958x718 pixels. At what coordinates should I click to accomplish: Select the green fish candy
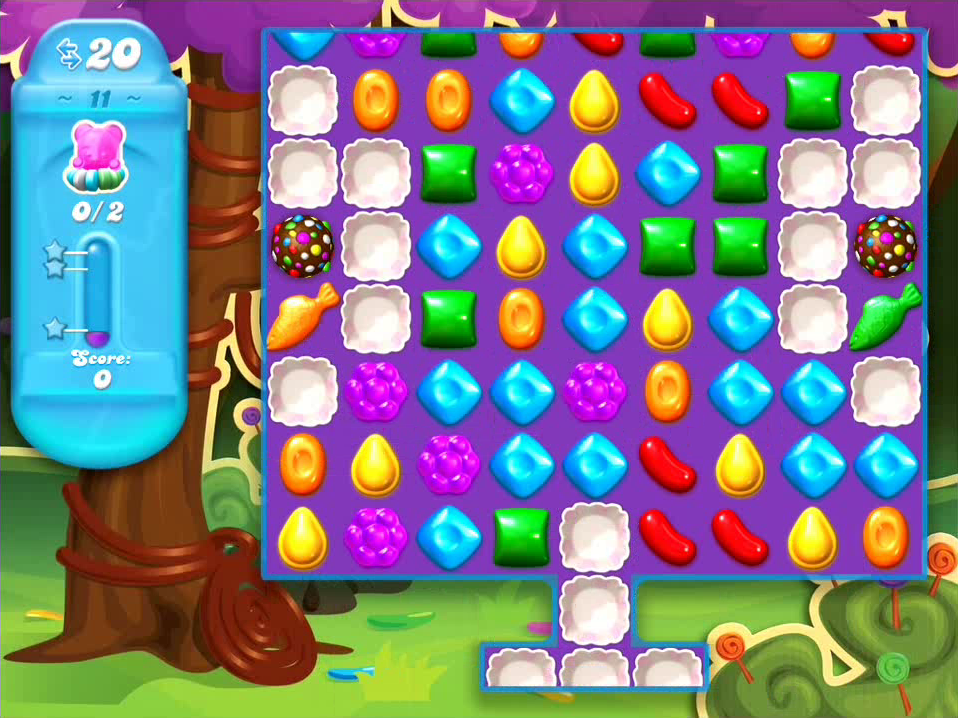coord(885,316)
